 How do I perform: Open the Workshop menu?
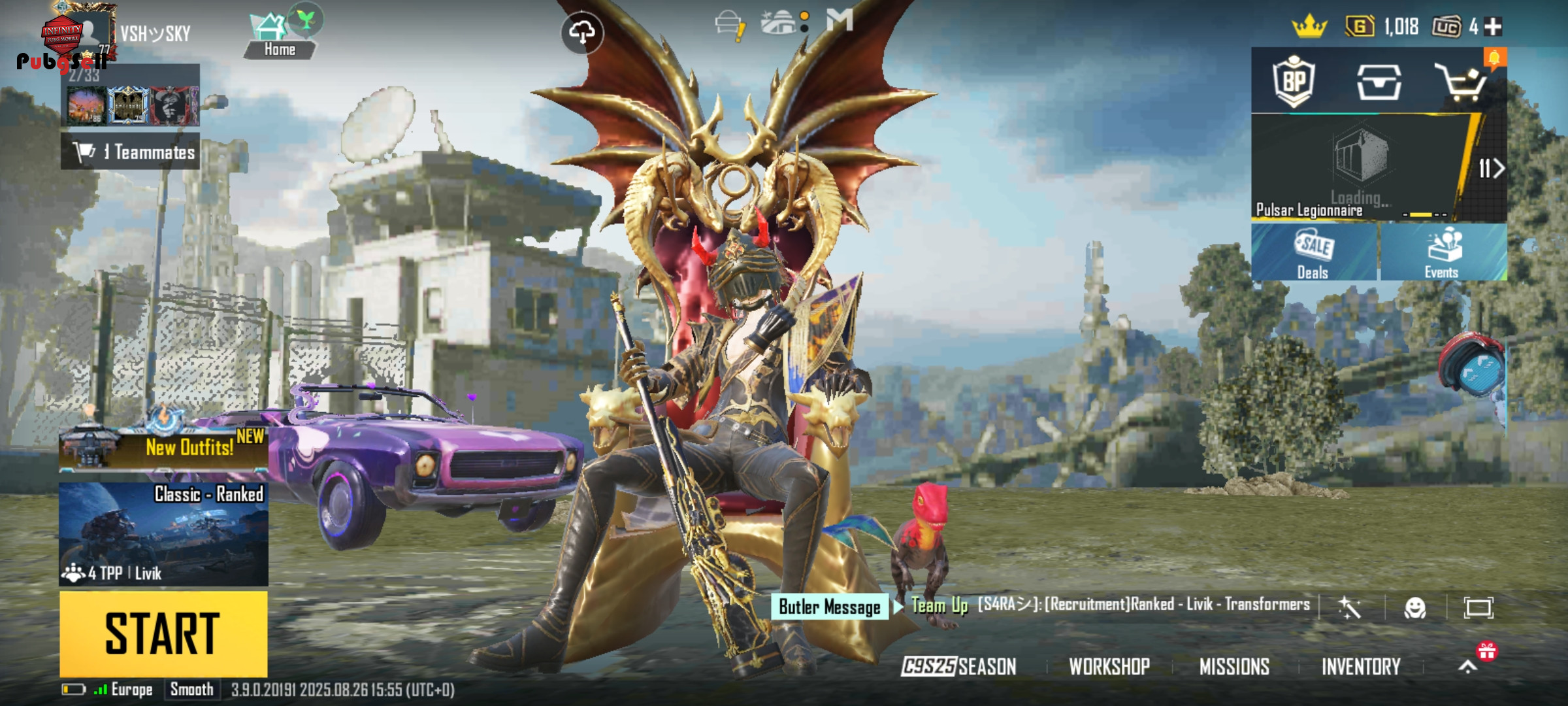pyautogui.click(x=1109, y=666)
